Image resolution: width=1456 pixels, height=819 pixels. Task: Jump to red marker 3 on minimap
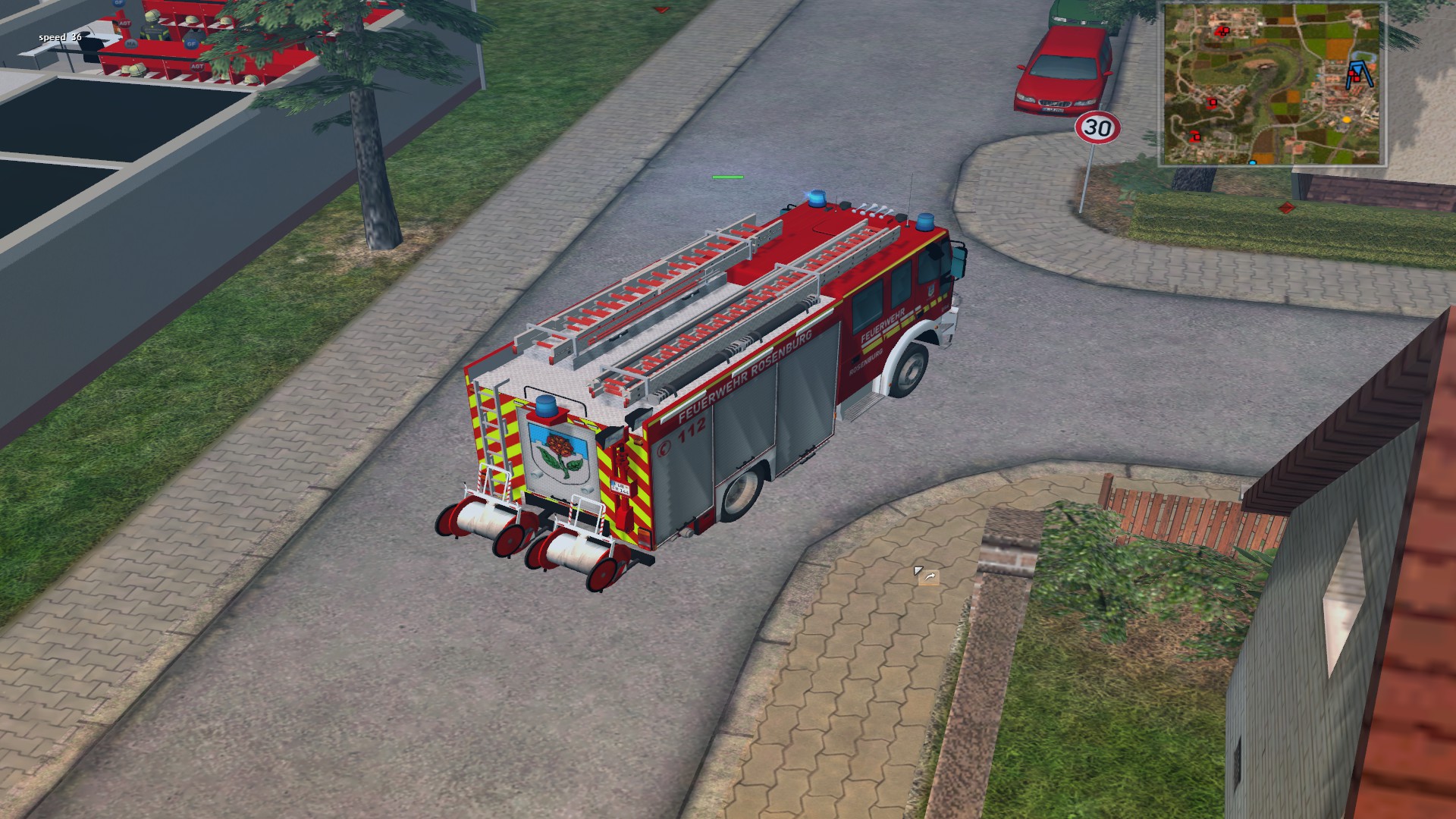(1212, 102)
